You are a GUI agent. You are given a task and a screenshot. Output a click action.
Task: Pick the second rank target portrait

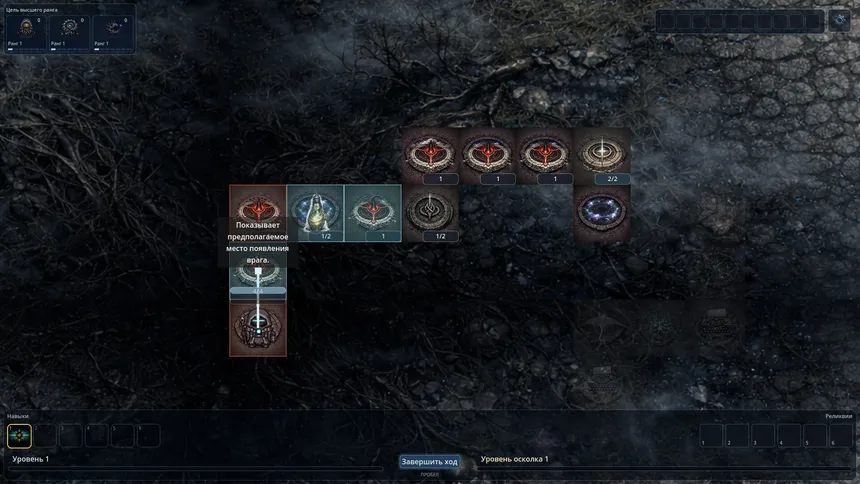point(68,29)
